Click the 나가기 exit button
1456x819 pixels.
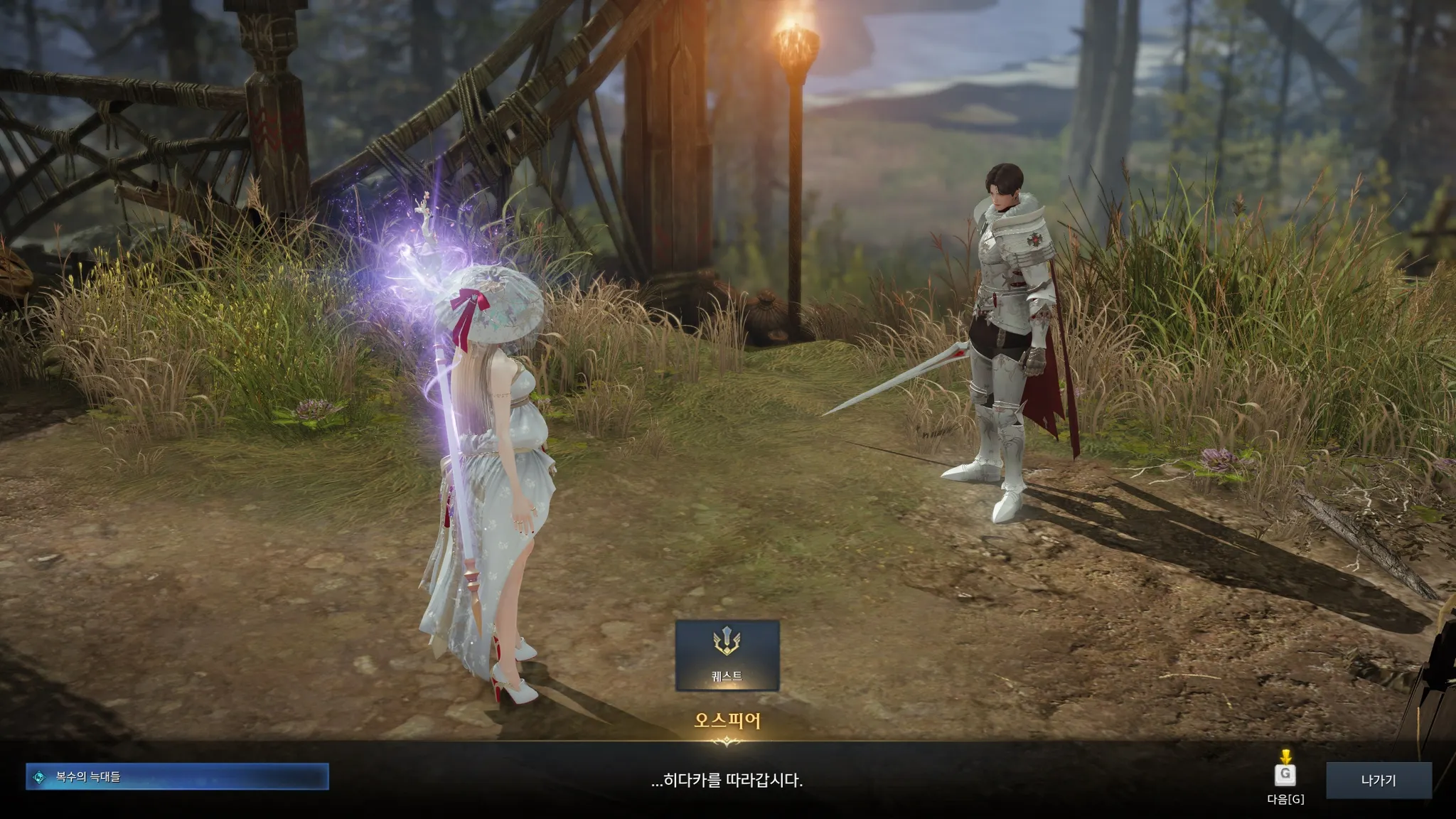(x=1379, y=780)
